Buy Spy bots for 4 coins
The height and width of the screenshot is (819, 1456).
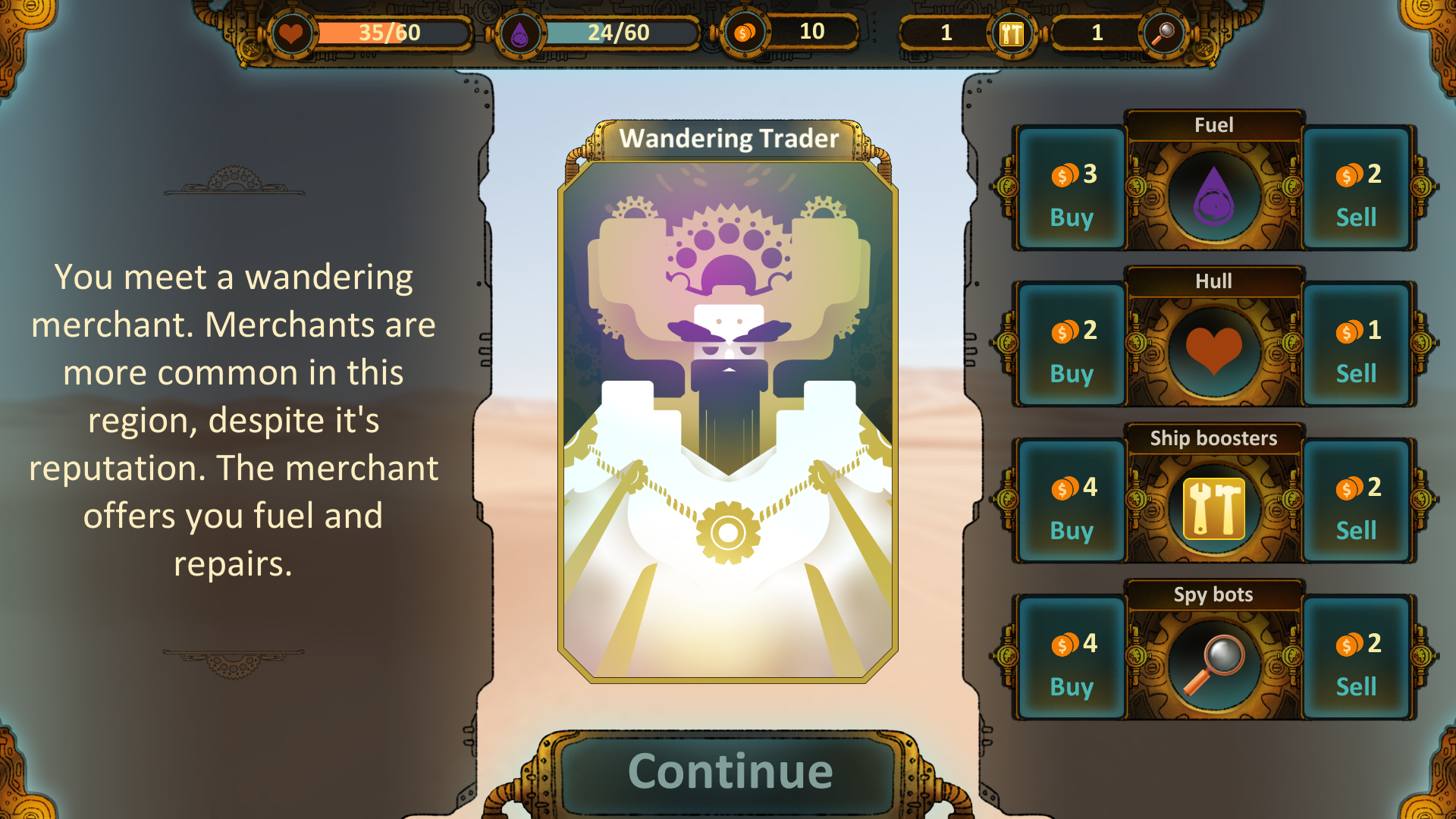click(x=1070, y=658)
